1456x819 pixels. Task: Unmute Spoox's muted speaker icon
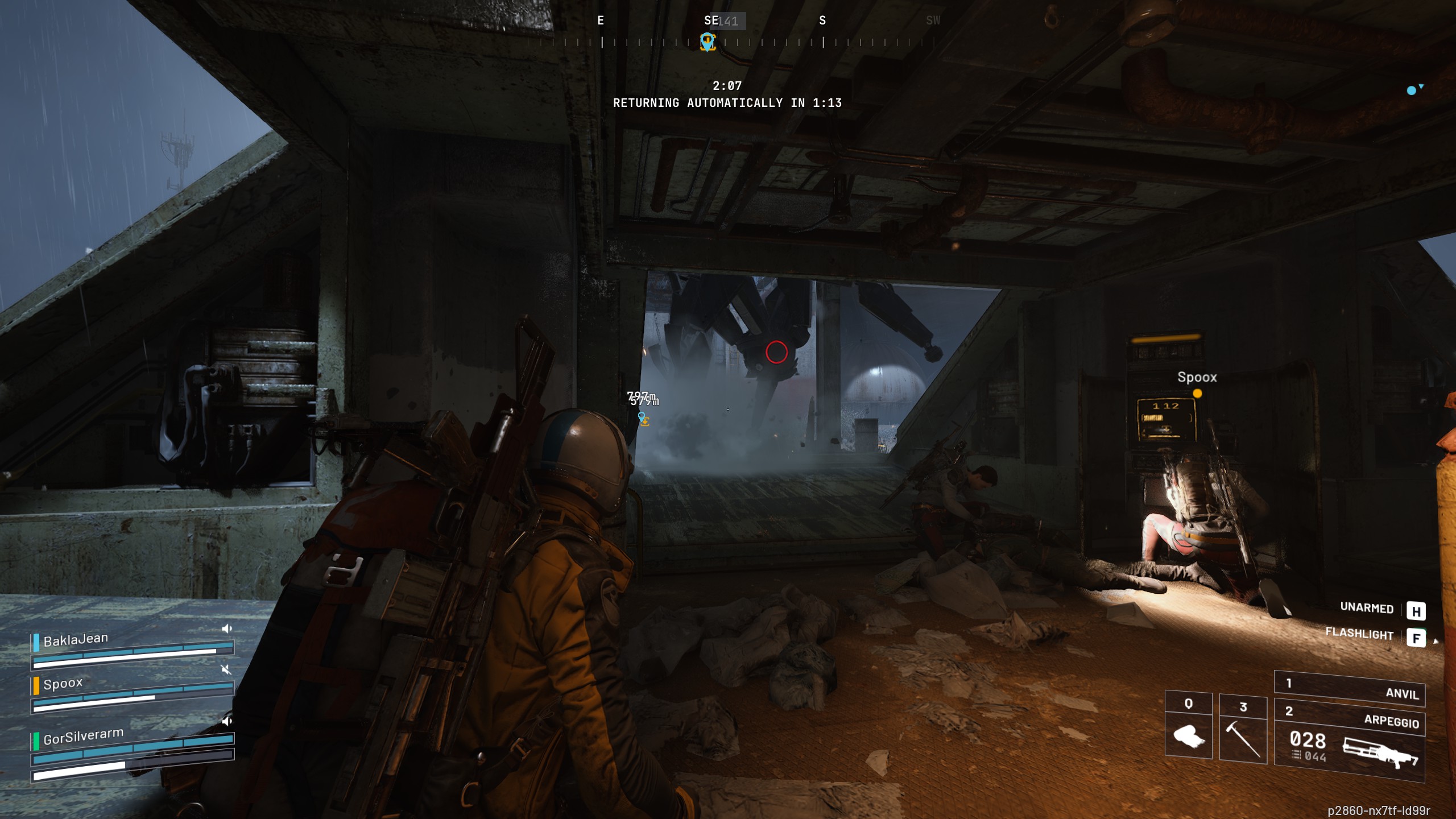click(x=226, y=669)
